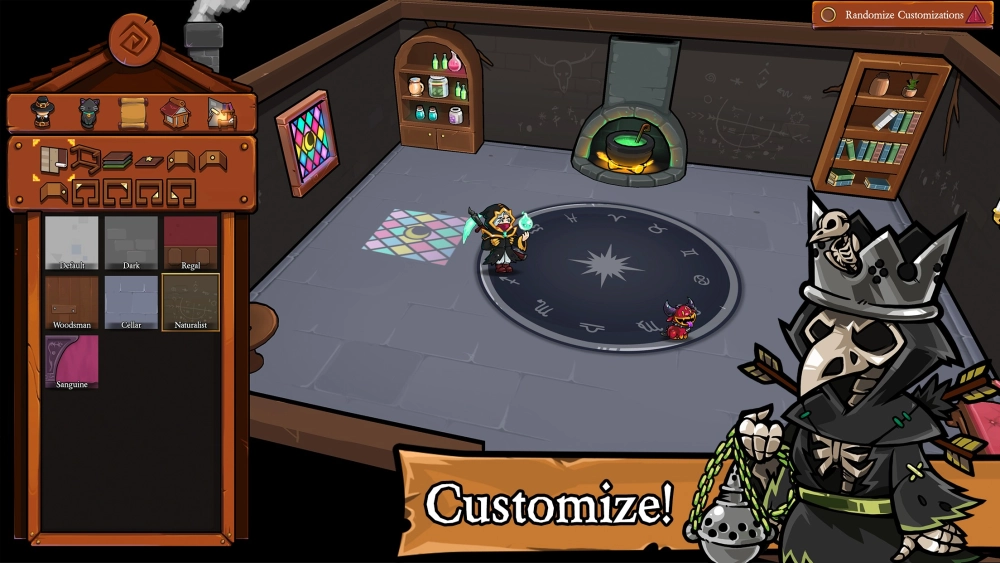This screenshot has width=1000, height=563.
Task: Select the wall panel category icon
Action: 53,159
